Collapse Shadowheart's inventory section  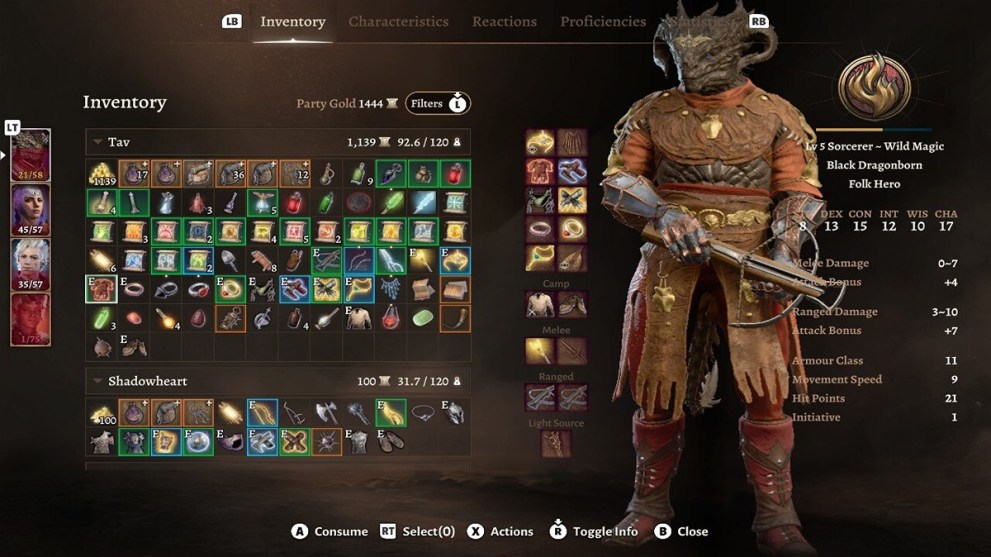pyautogui.click(x=98, y=381)
